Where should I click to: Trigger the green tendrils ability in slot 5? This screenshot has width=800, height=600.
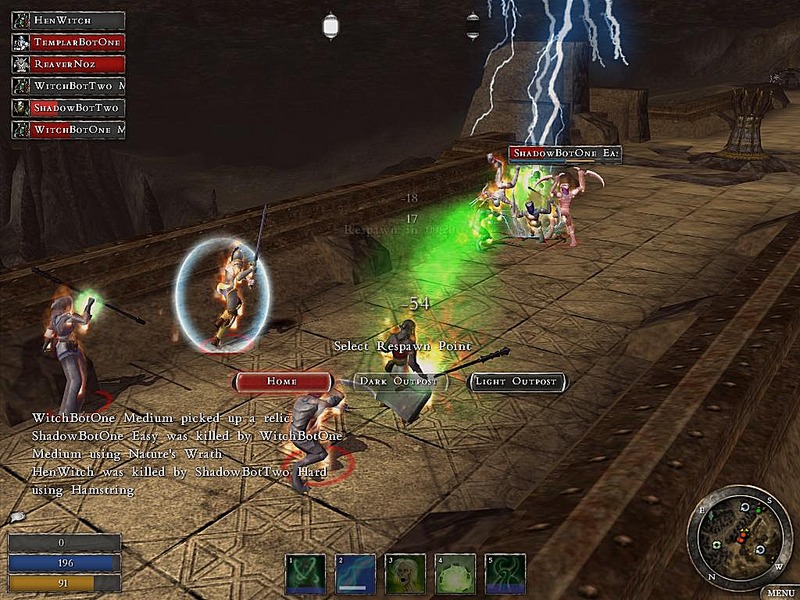coord(505,574)
